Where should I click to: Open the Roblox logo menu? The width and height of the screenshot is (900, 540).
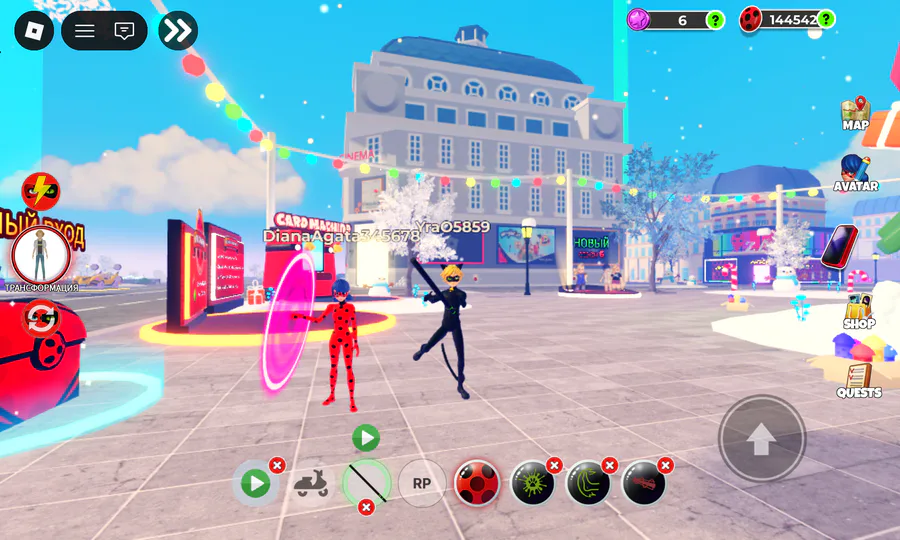coord(33,30)
